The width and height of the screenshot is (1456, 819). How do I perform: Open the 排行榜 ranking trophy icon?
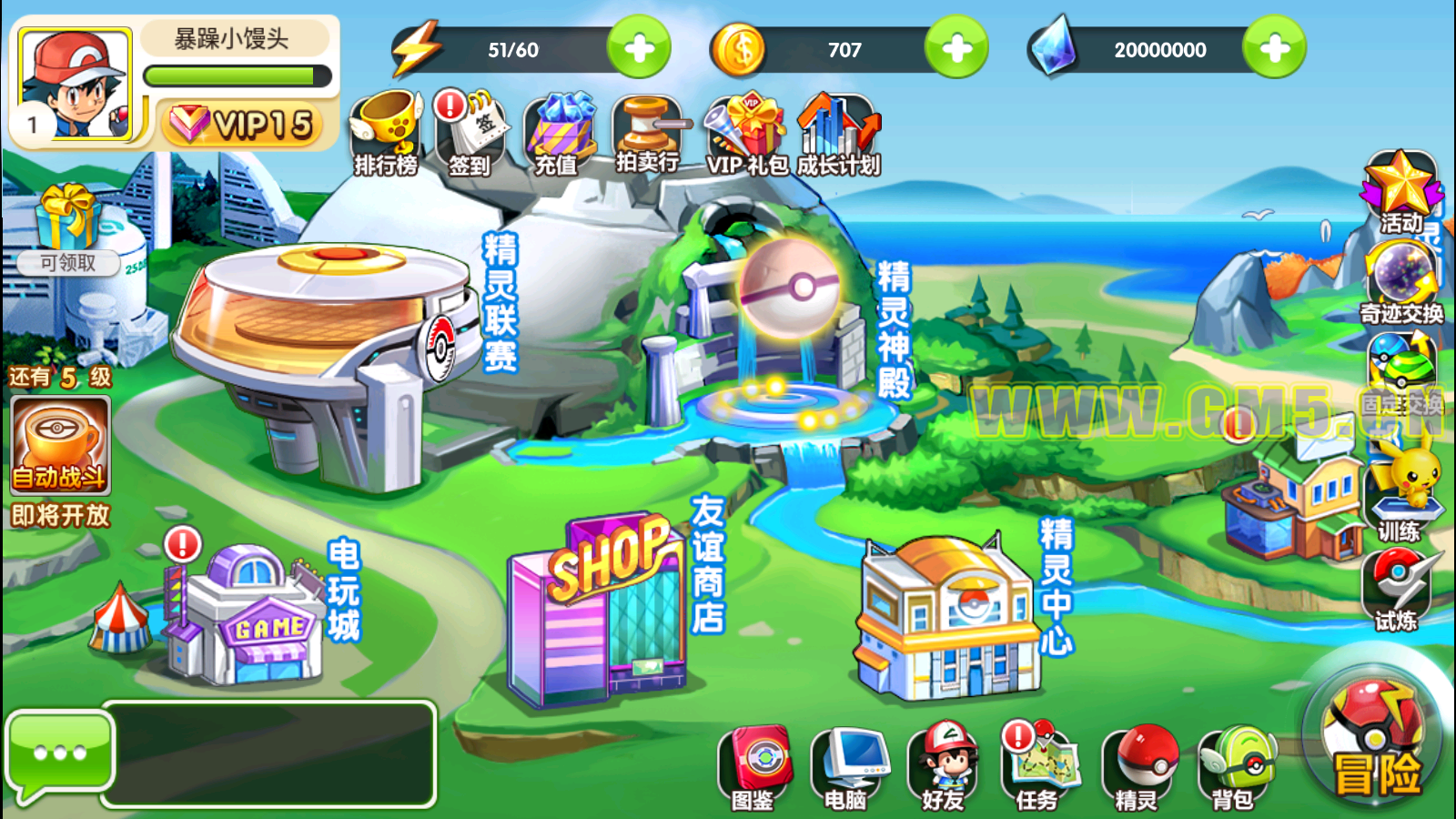point(386,133)
